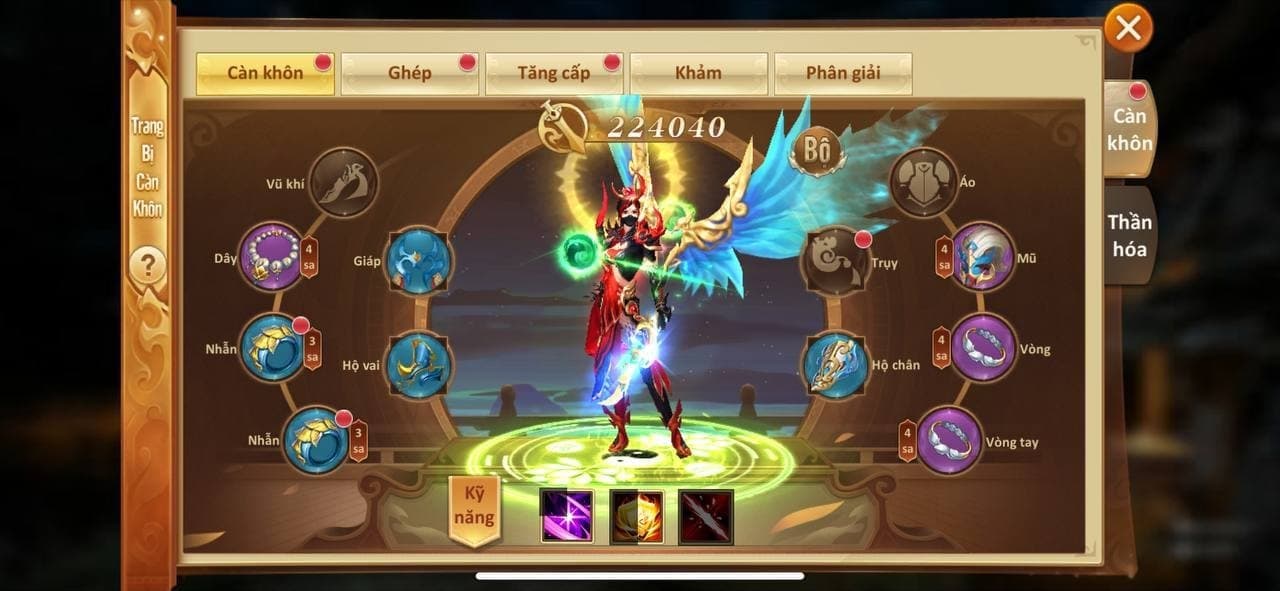Select the Hộ chân boots slot
This screenshot has height=591, width=1280.
[836, 365]
